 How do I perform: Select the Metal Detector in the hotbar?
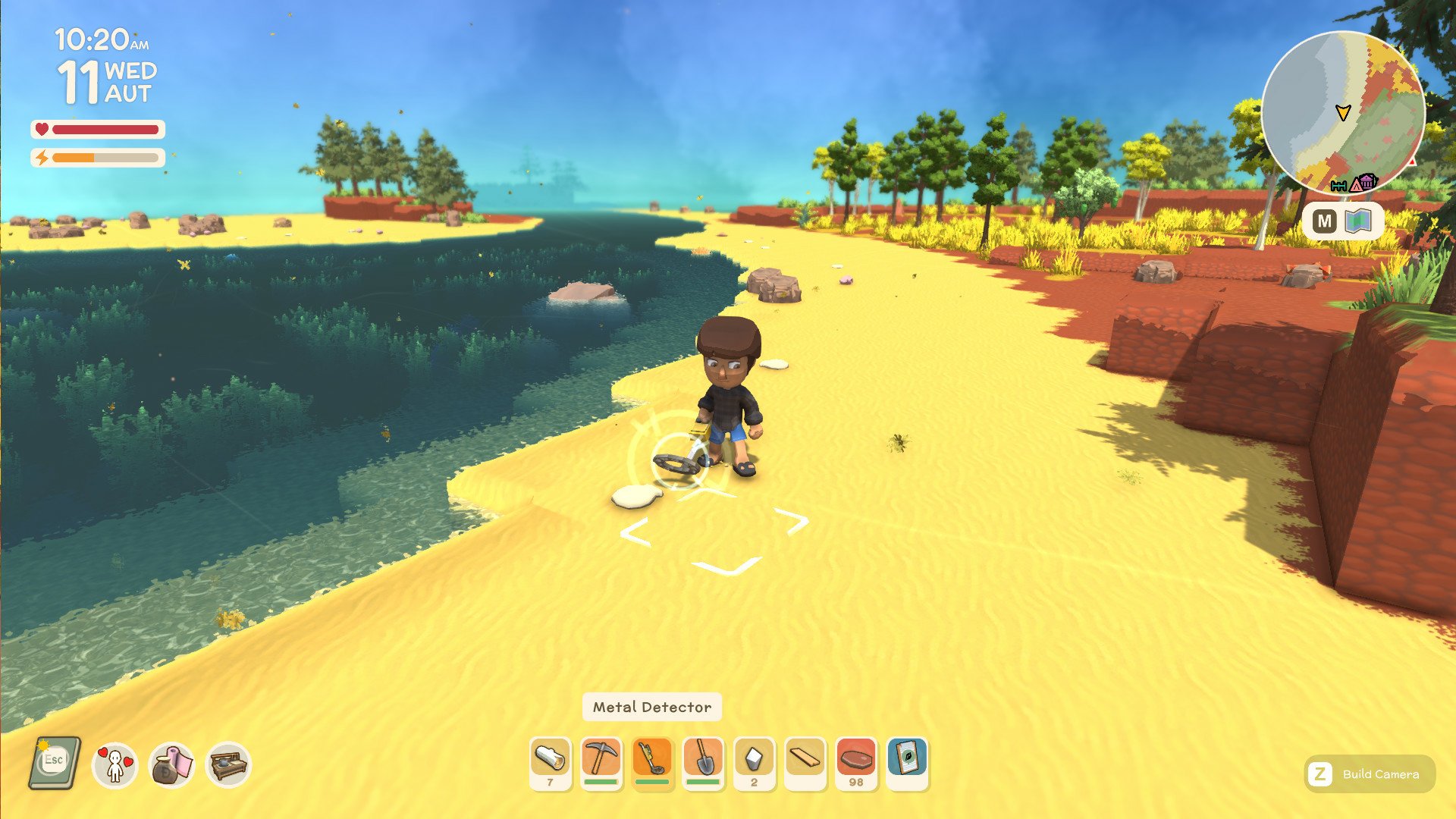[x=651, y=762]
